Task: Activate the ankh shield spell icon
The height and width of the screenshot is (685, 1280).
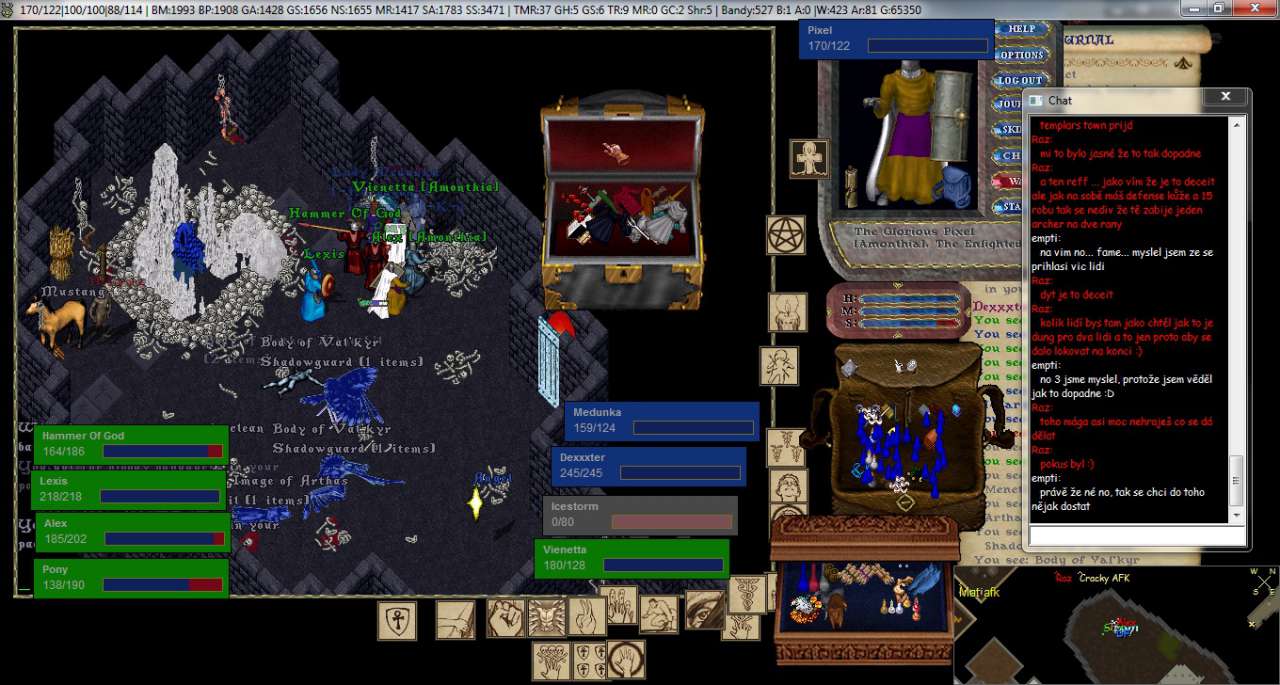Action: coord(397,621)
